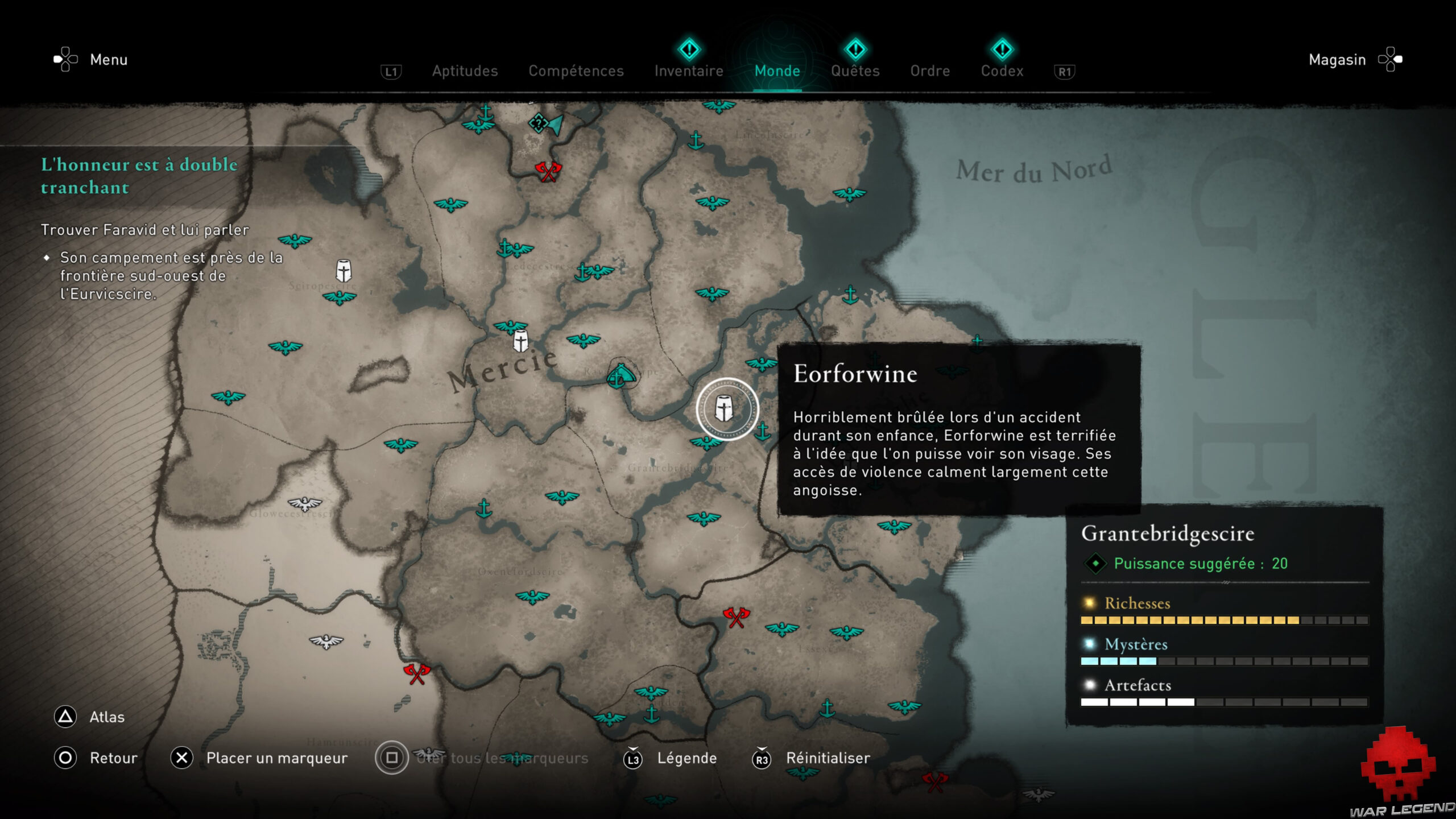This screenshot has width=1456, height=819.
Task: Expand the Ordre section notification
Action: tap(930, 71)
